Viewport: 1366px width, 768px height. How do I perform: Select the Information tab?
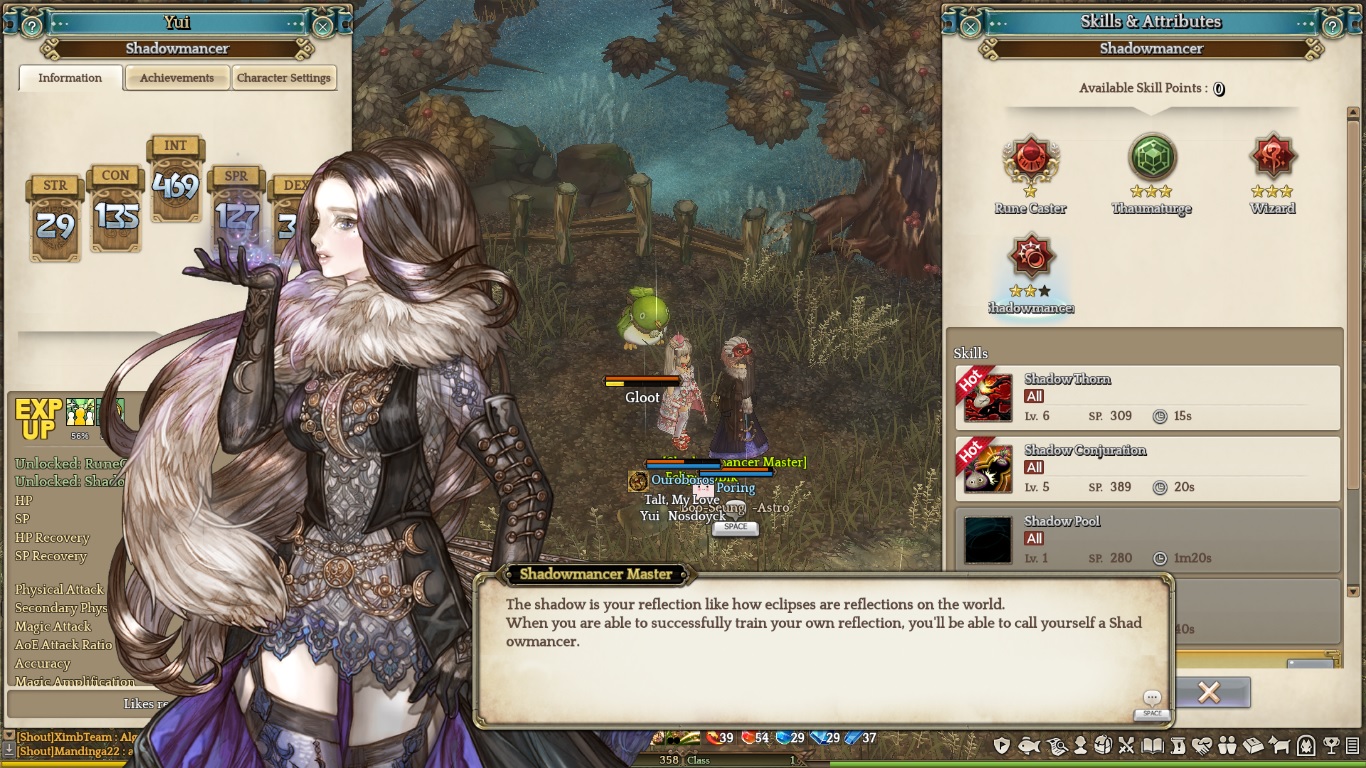[x=70, y=78]
